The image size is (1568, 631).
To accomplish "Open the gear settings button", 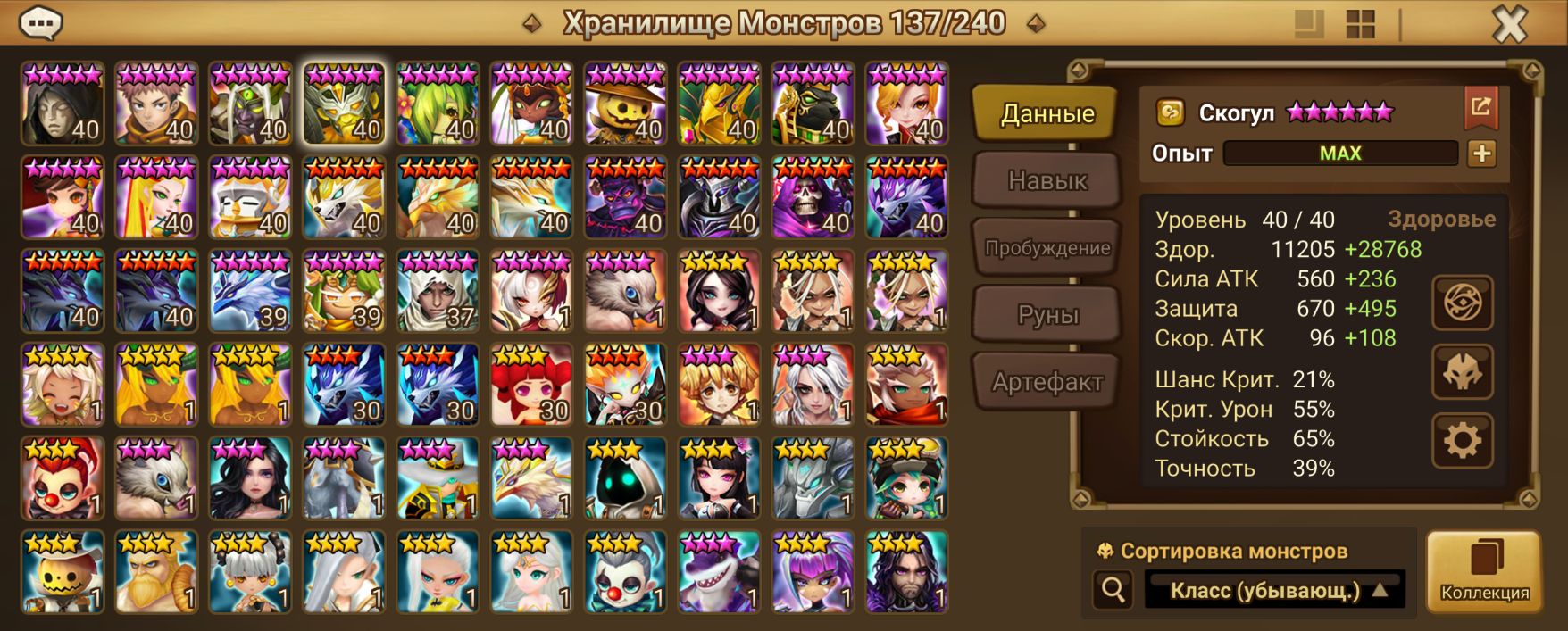I will click(1462, 441).
